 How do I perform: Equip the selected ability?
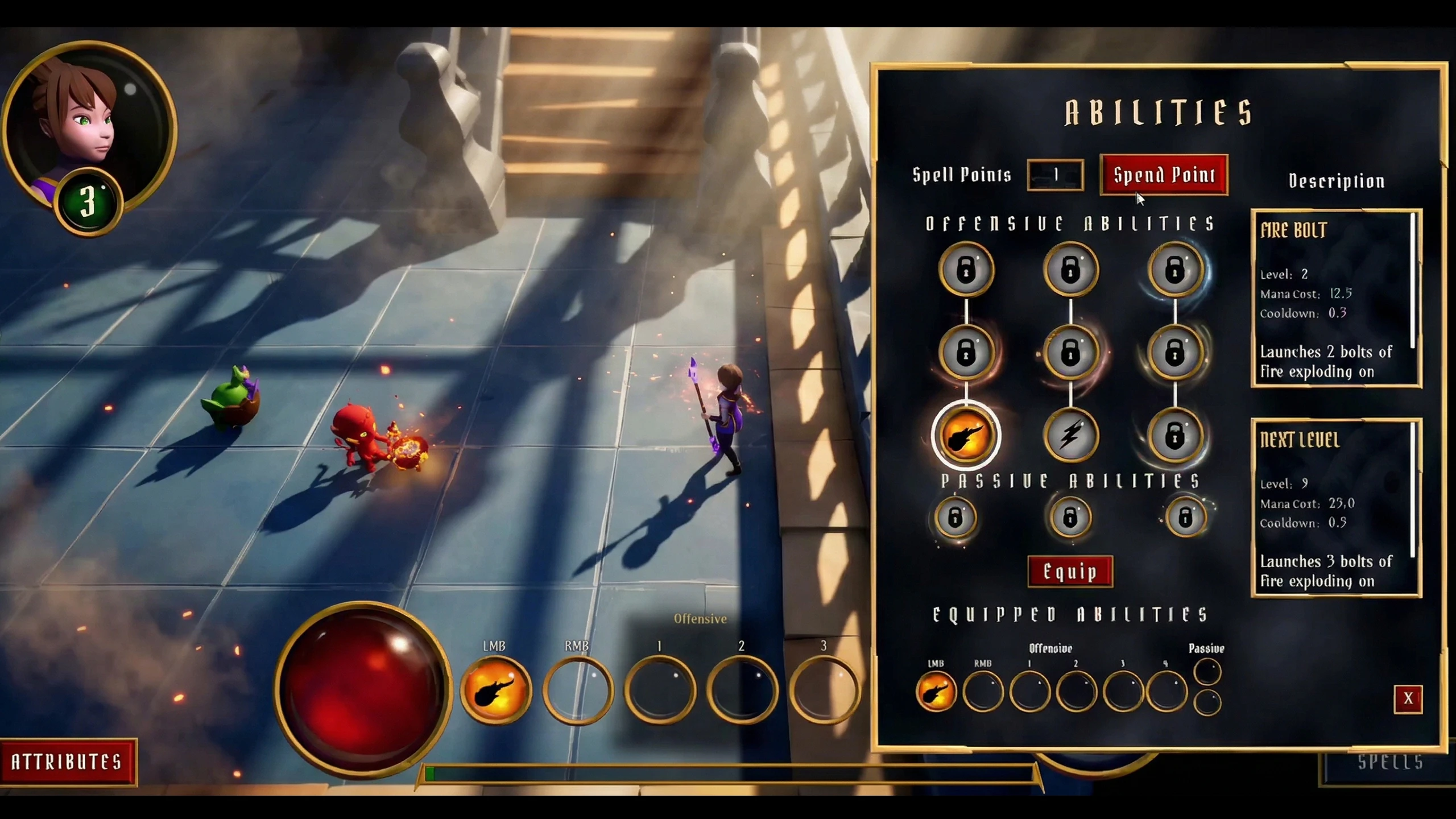click(x=1070, y=572)
